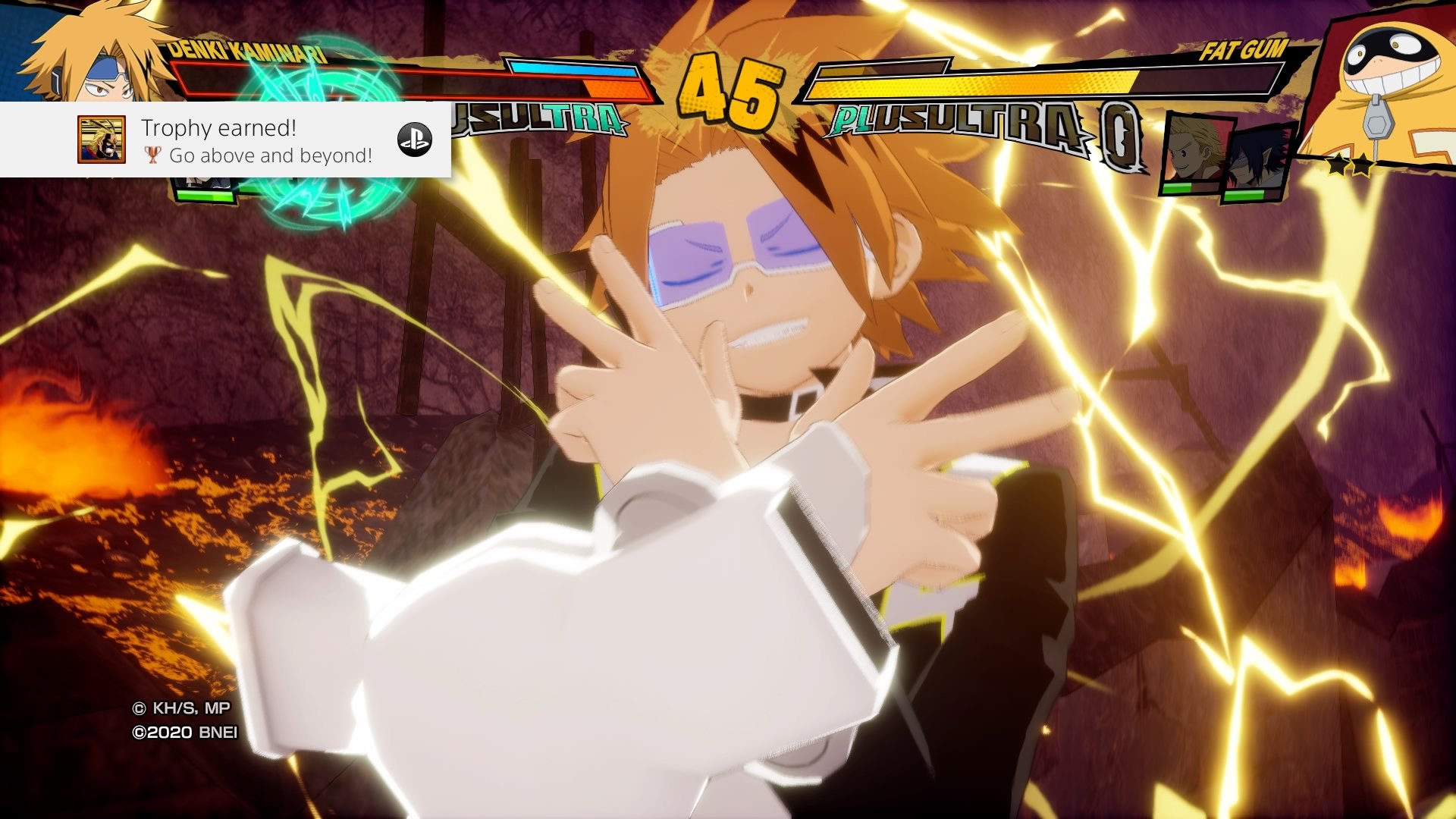The image size is (1456, 819).
Task: Click the trophy thumbnail image in the notification
Action: [101, 140]
